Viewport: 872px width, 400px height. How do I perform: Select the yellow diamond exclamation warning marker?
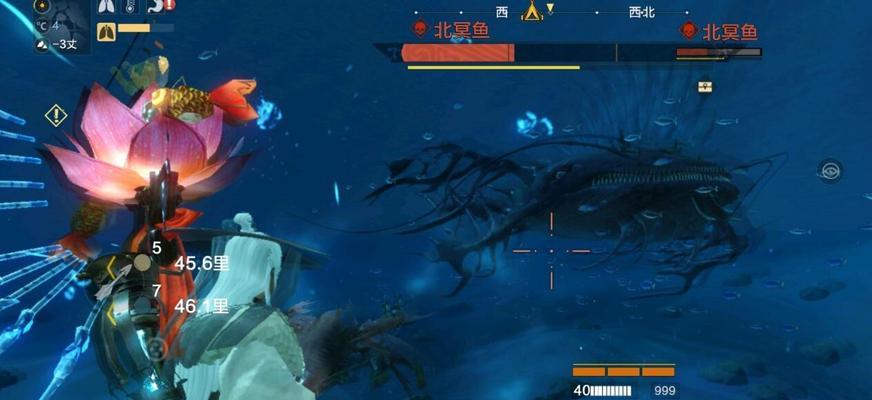point(56,115)
